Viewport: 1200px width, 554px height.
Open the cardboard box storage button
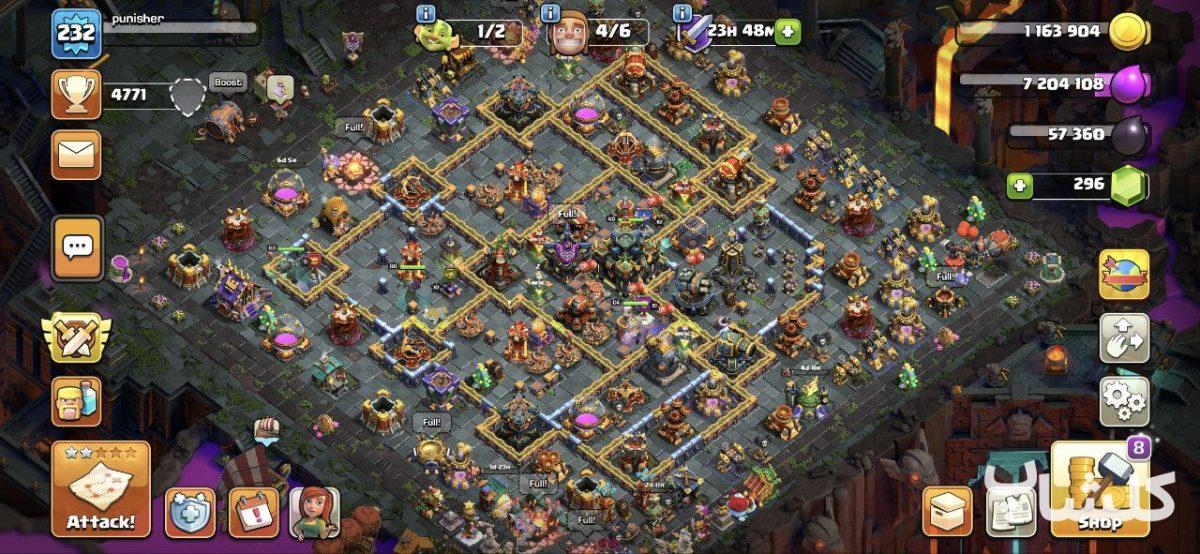point(946,512)
